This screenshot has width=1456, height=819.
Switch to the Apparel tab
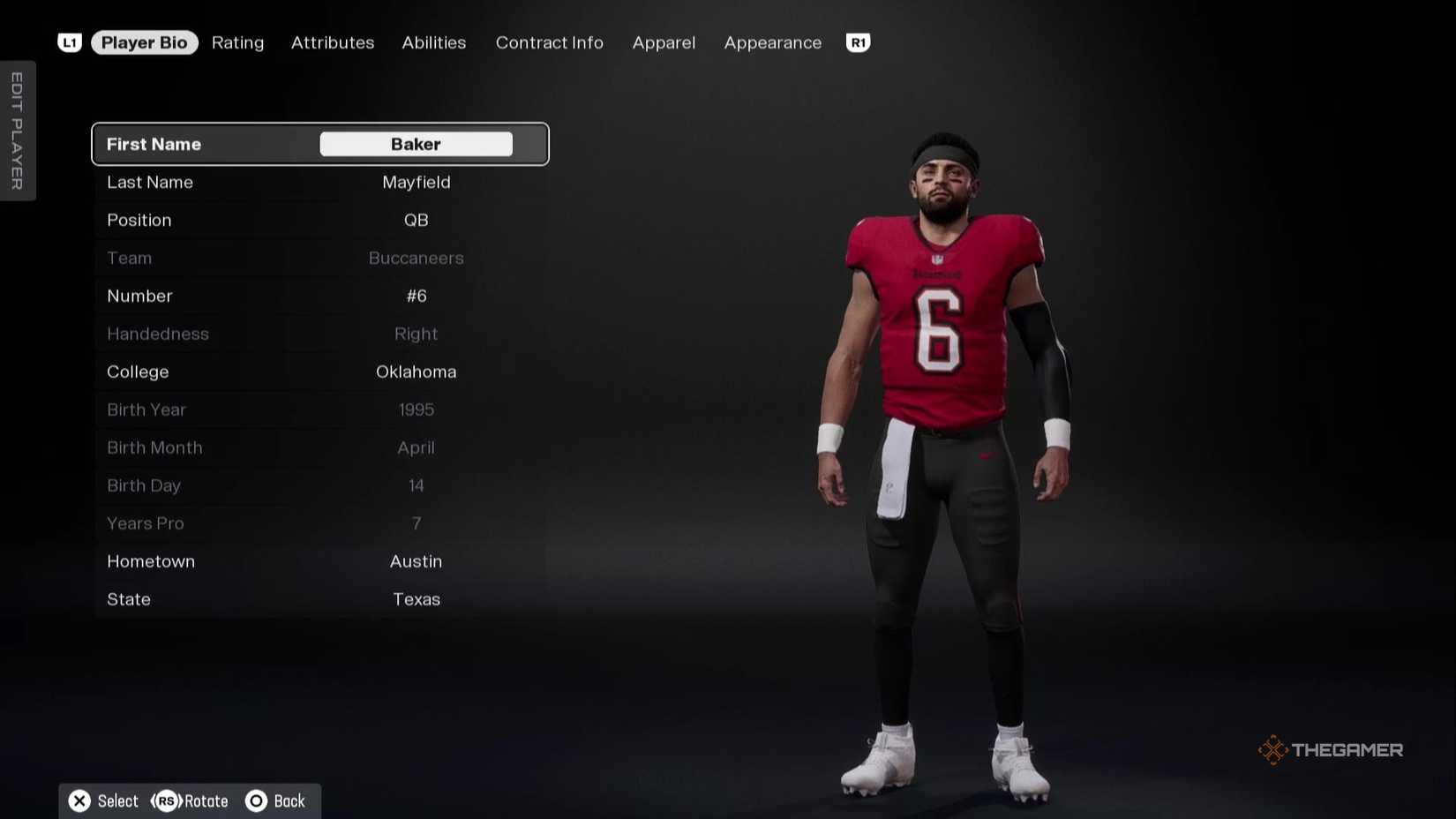663,42
